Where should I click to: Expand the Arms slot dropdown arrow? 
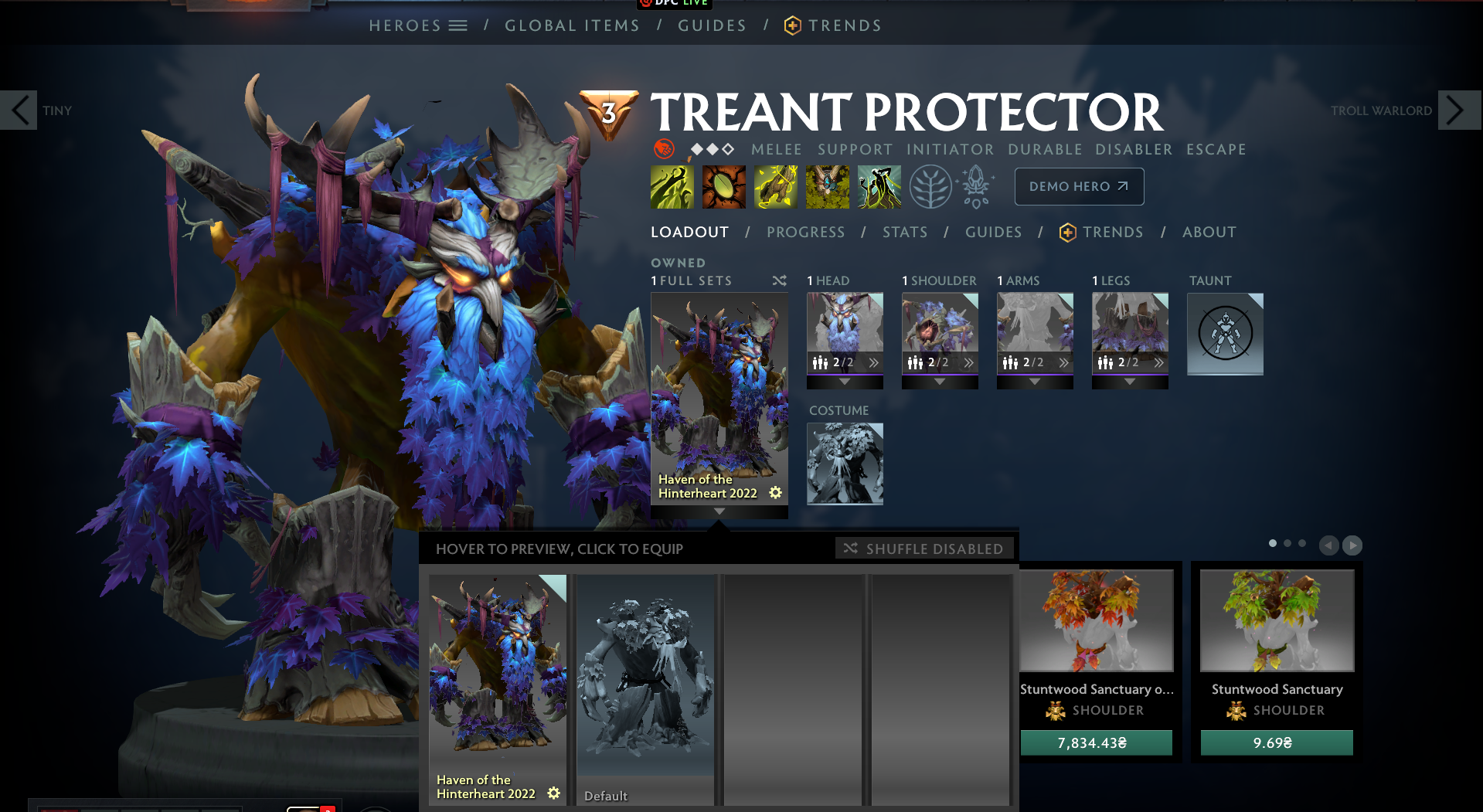(x=1035, y=380)
